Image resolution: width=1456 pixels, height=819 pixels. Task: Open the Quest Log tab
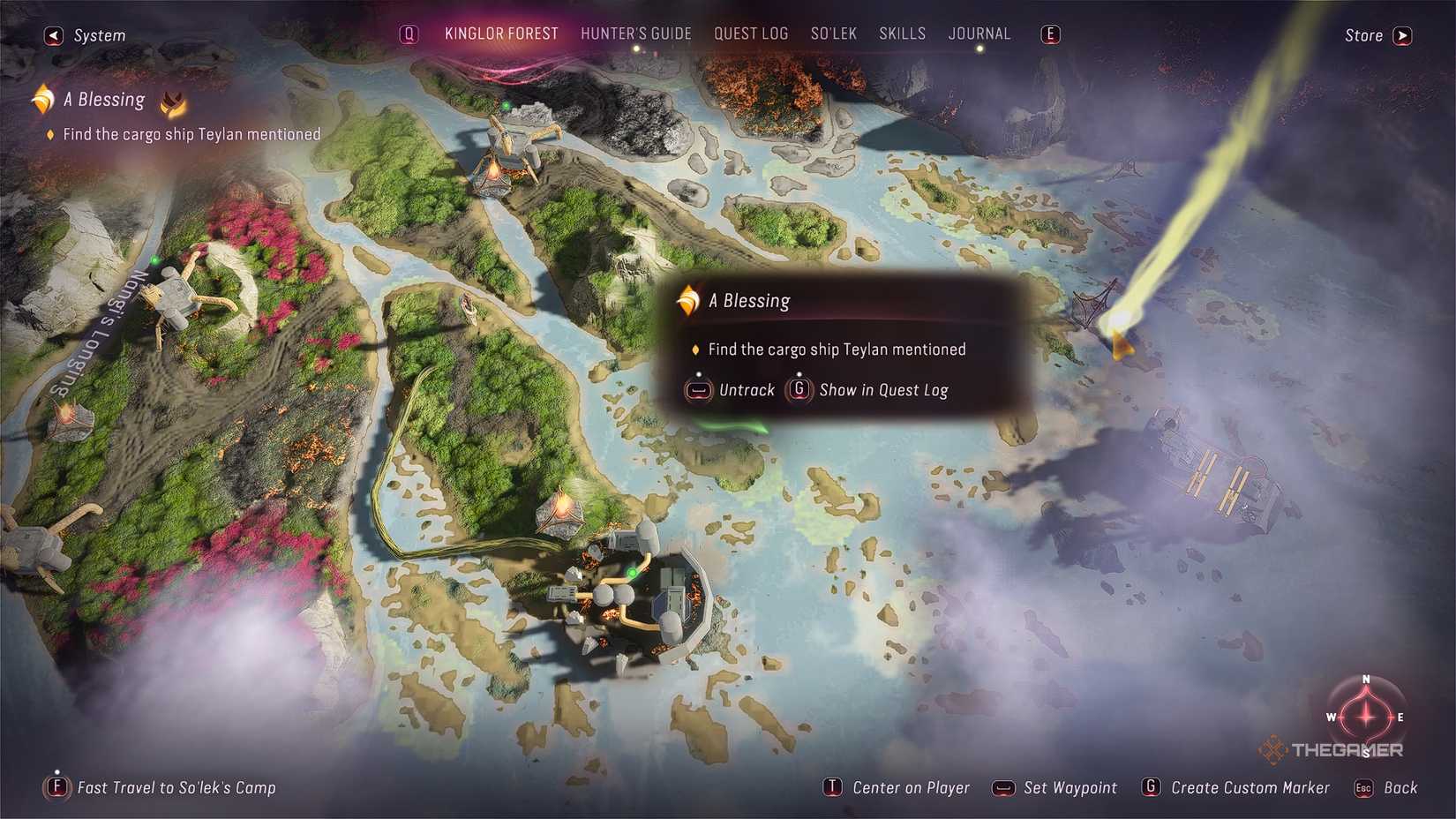coord(751,34)
